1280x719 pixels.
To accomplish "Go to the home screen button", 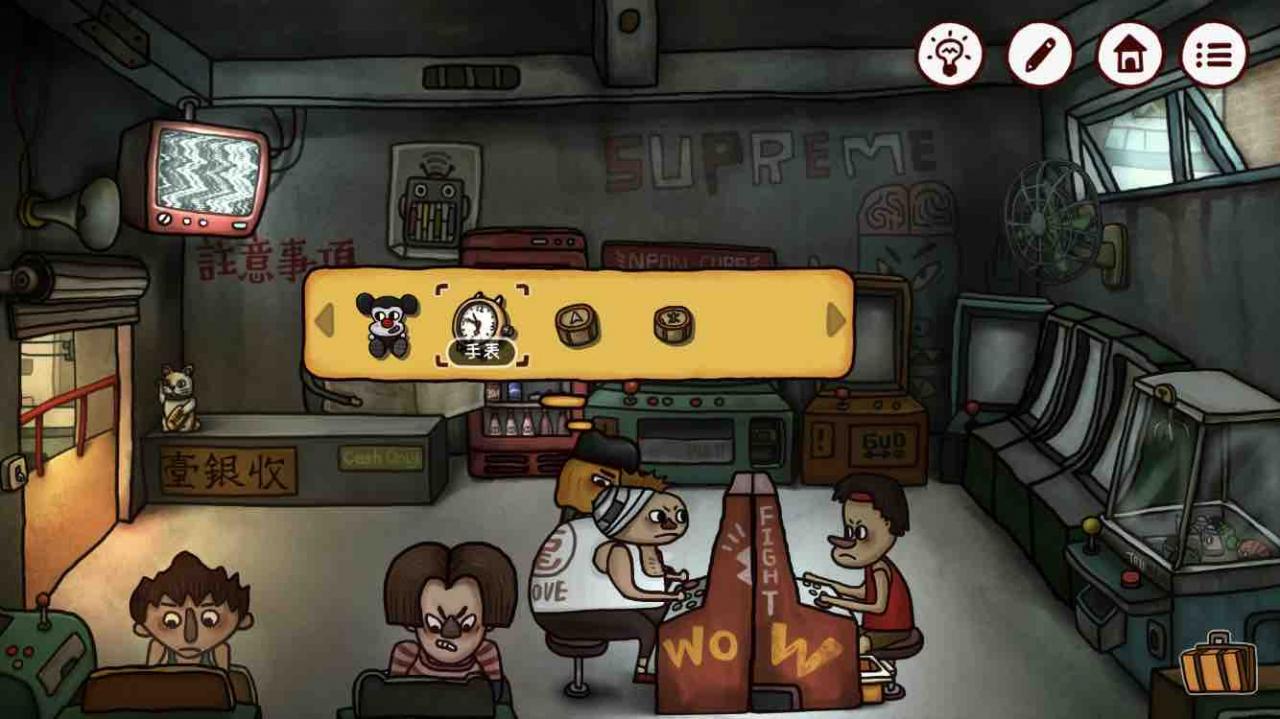I will (x=1129, y=55).
